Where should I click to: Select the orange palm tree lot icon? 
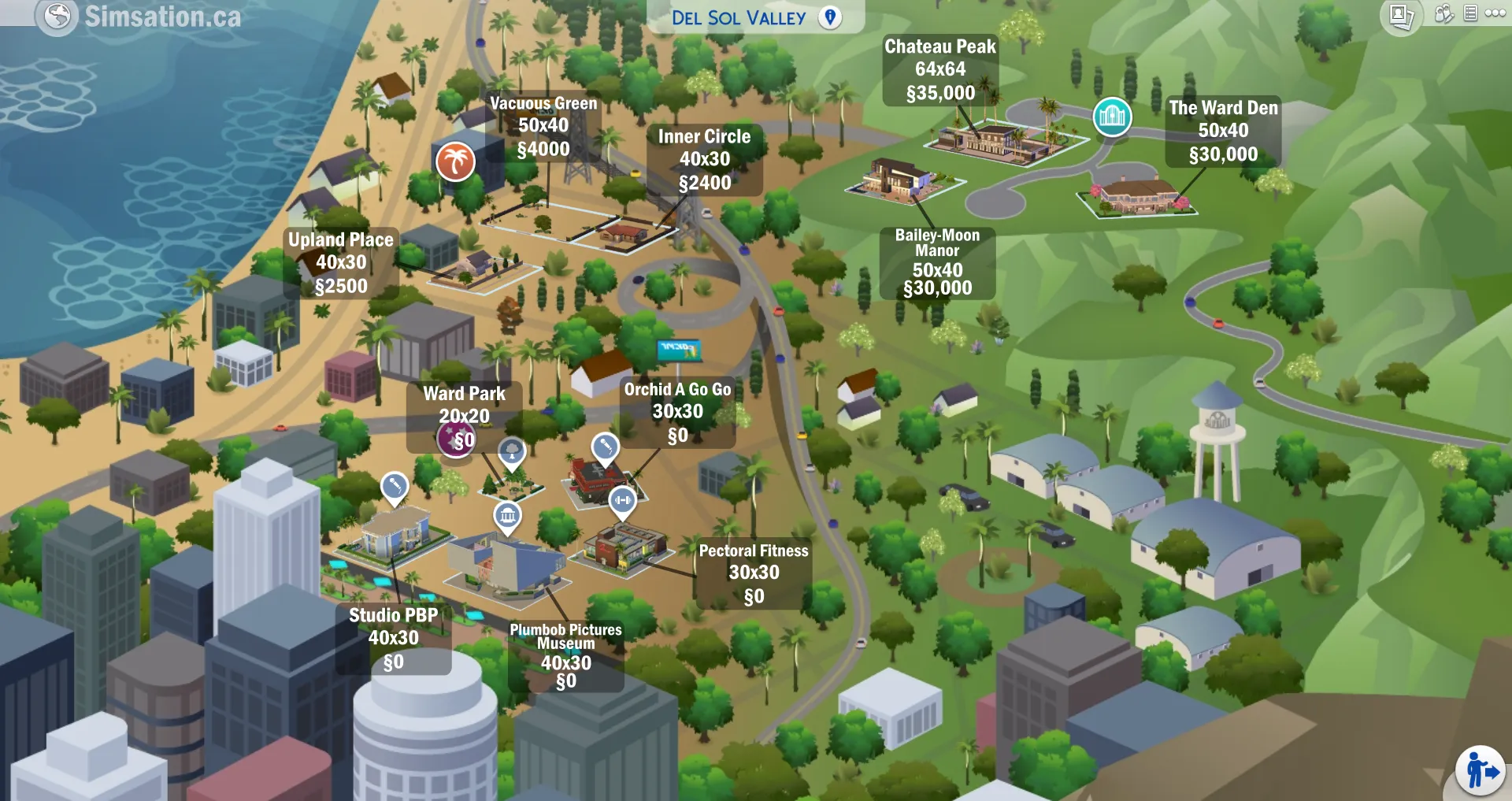(x=455, y=162)
